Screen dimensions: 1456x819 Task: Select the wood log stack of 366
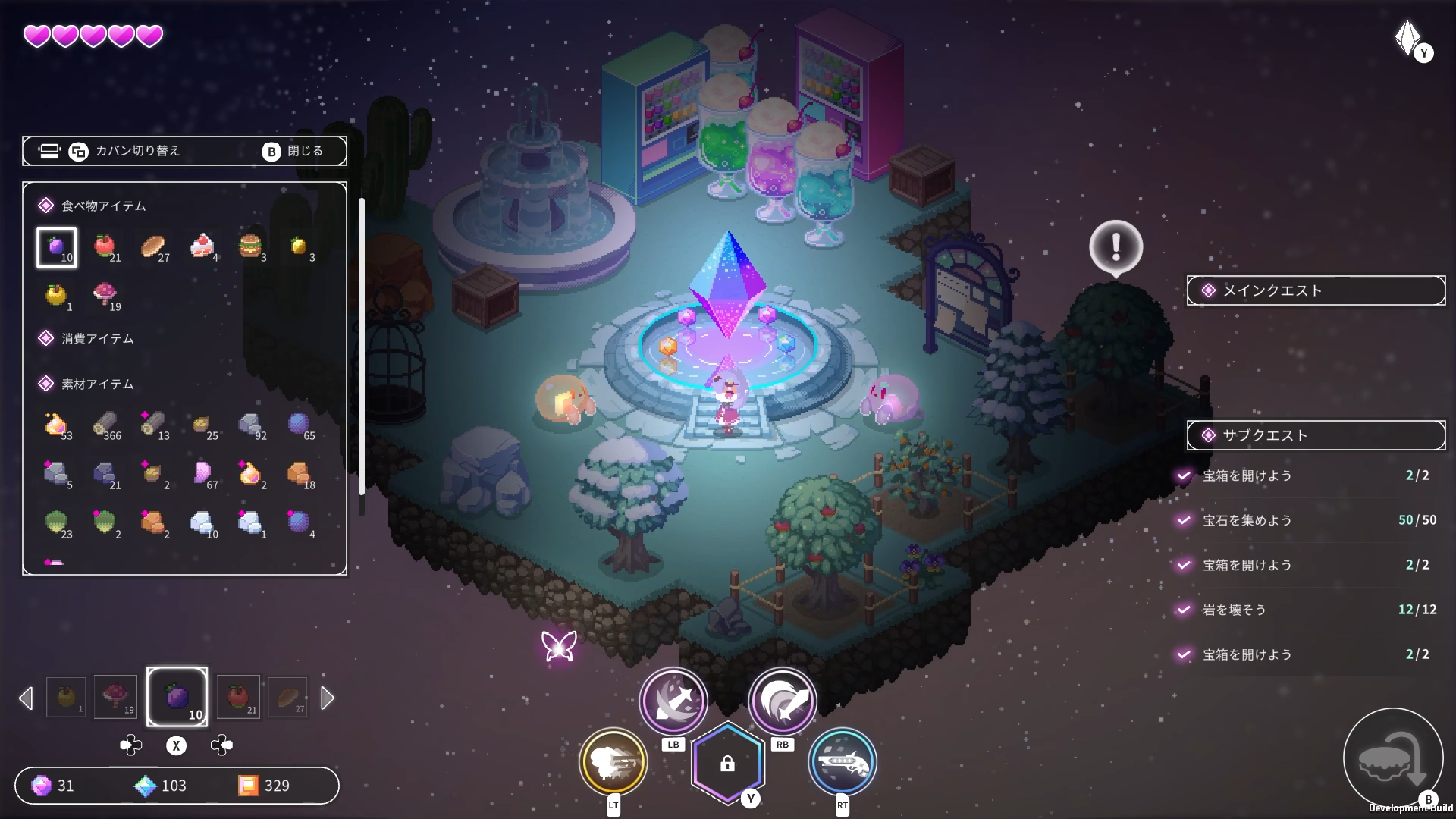(x=105, y=425)
